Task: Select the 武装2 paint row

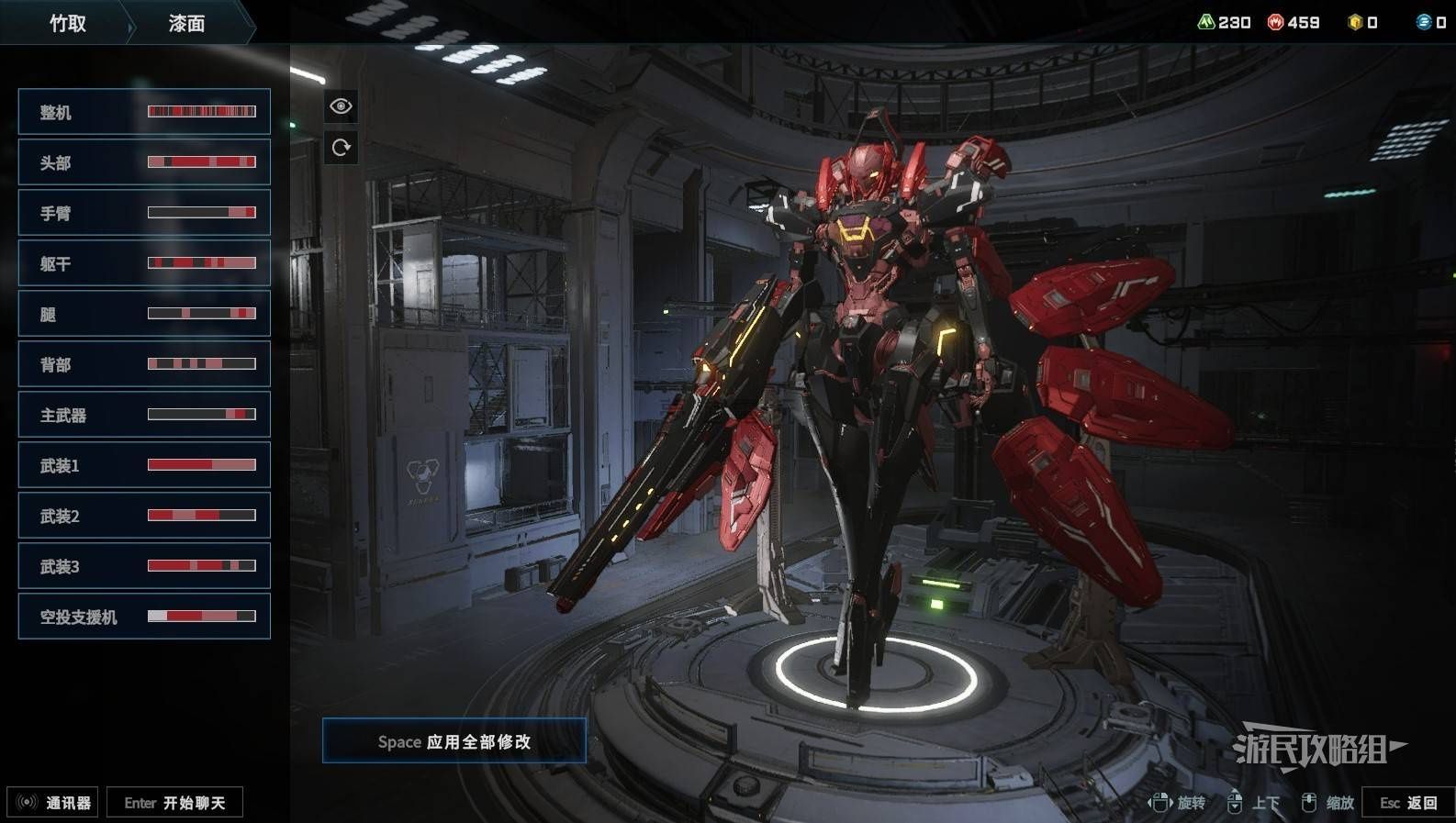Action: [144, 516]
